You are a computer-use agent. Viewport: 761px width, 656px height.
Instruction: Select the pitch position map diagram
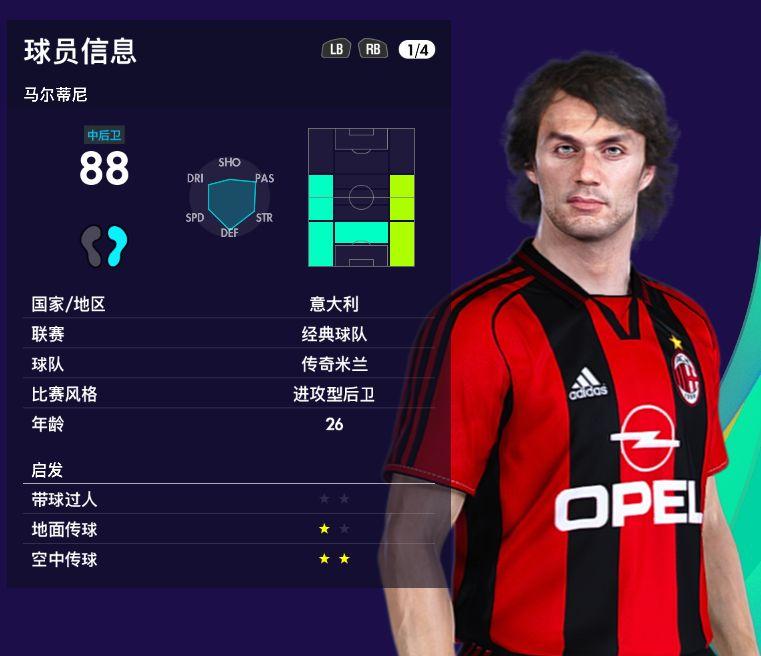pyautogui.click(x=361, y=197)
